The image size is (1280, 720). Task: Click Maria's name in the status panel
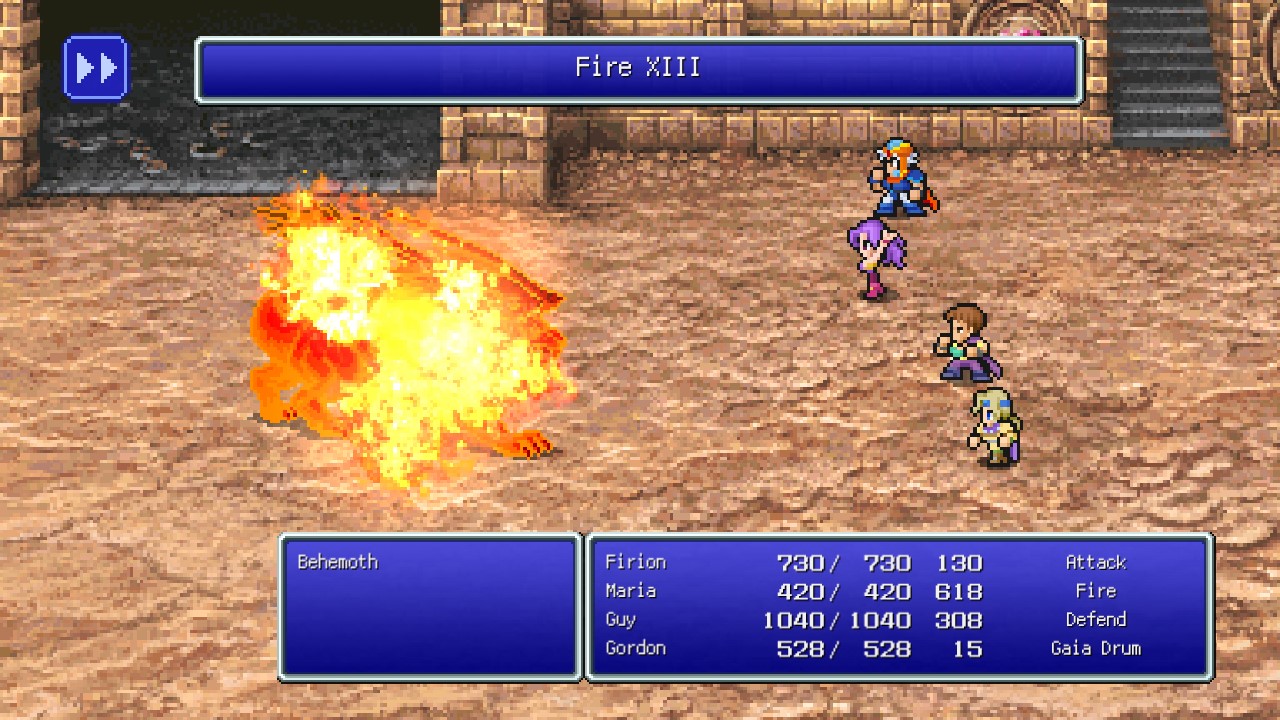[630, 591]
